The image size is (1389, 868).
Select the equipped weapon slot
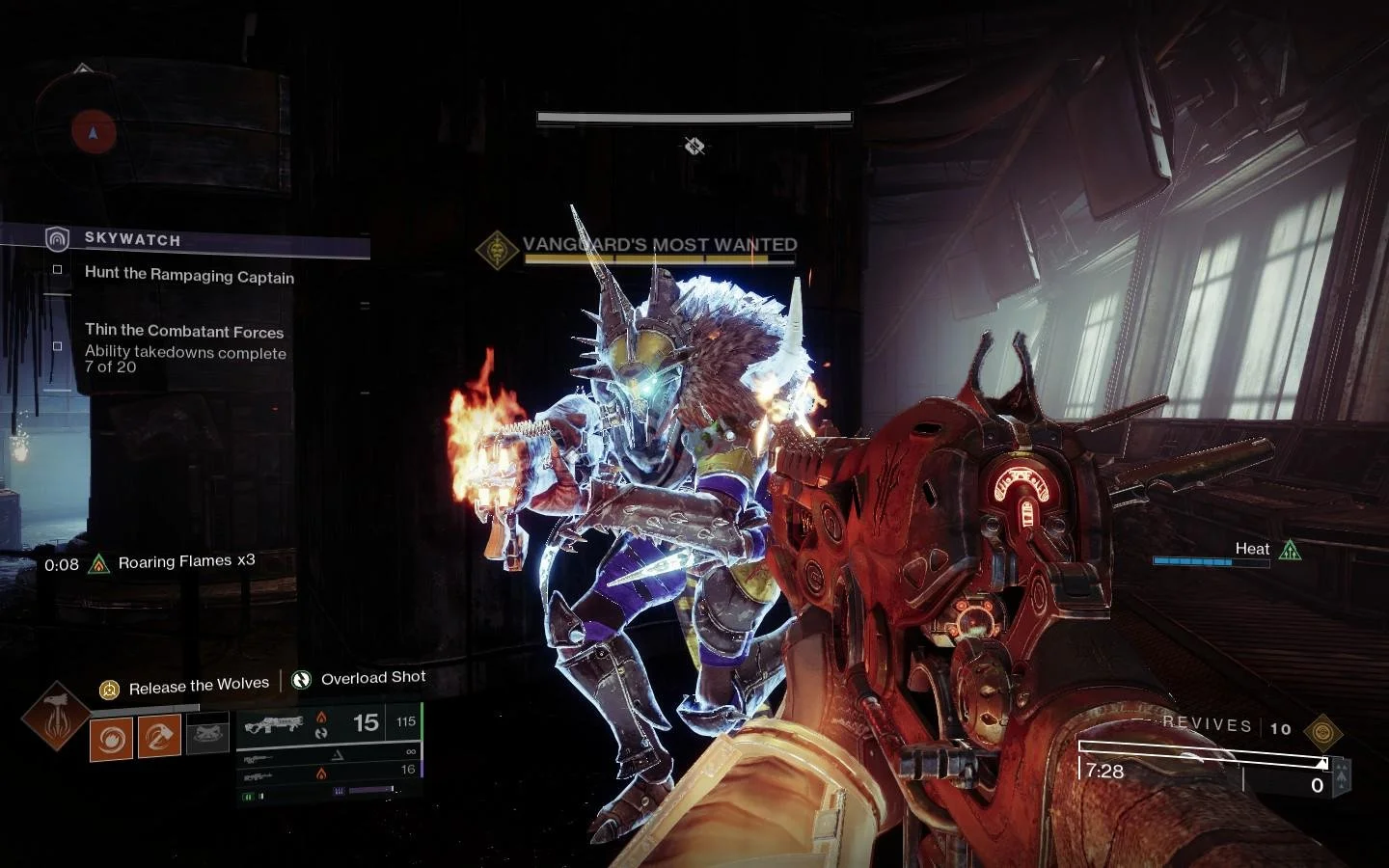click(328, 723)
